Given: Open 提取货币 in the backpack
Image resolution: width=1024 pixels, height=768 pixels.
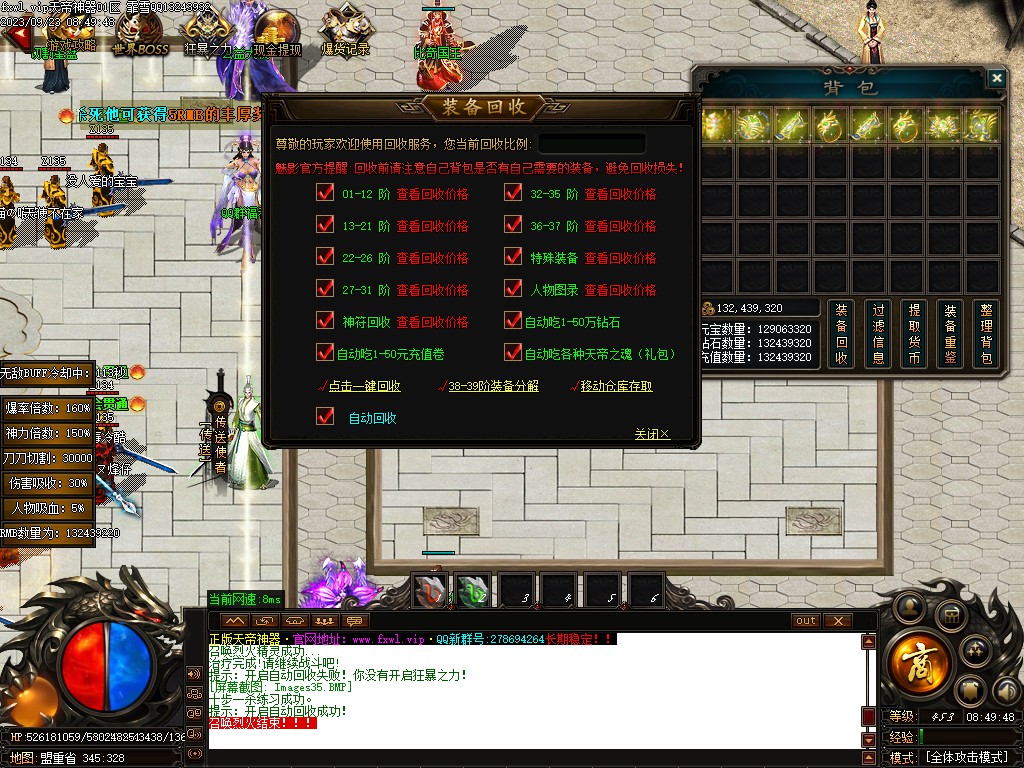Looking at the screenshot, I should tap(913, 334).
